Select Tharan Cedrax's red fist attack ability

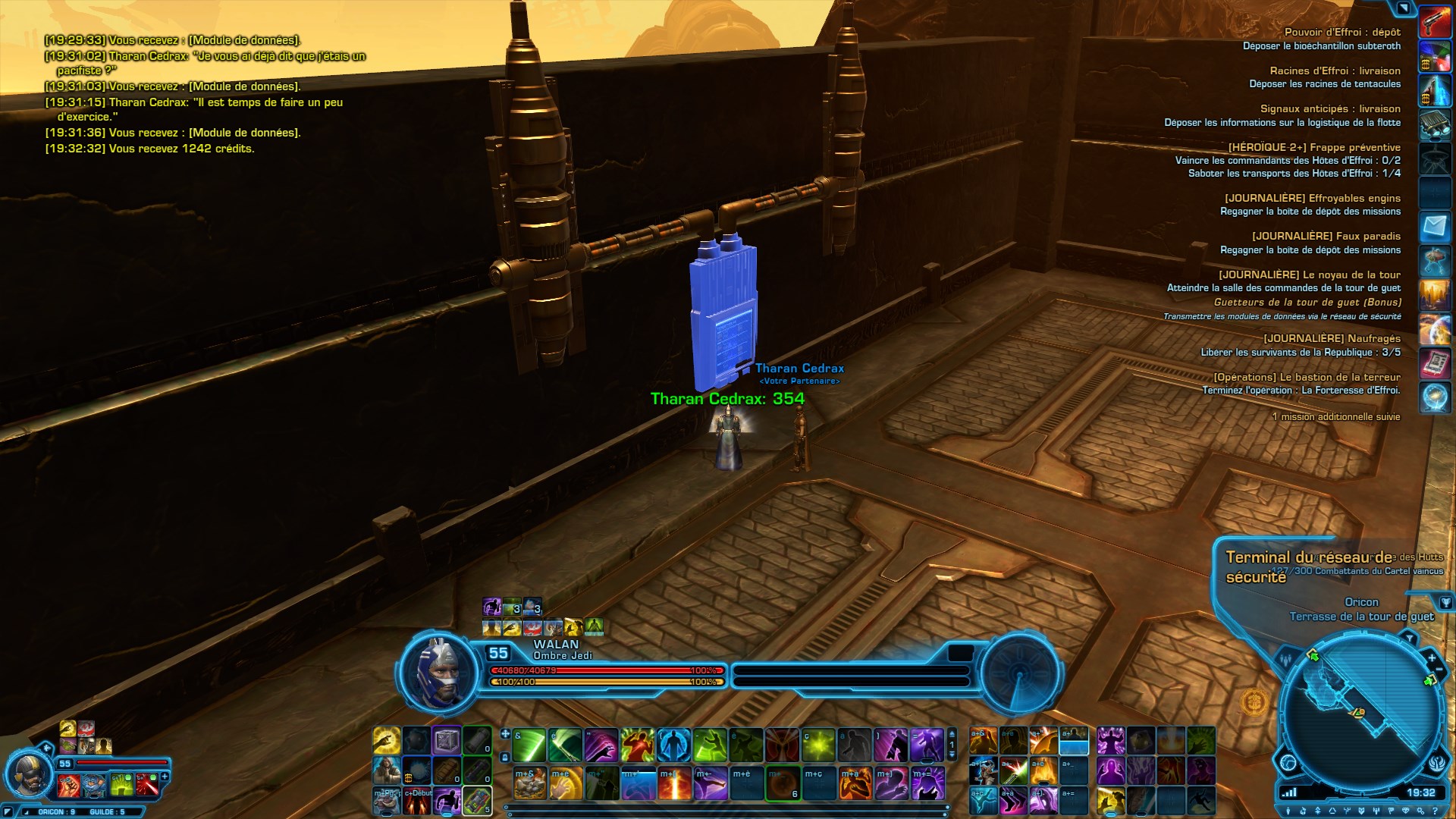[68, 786]
